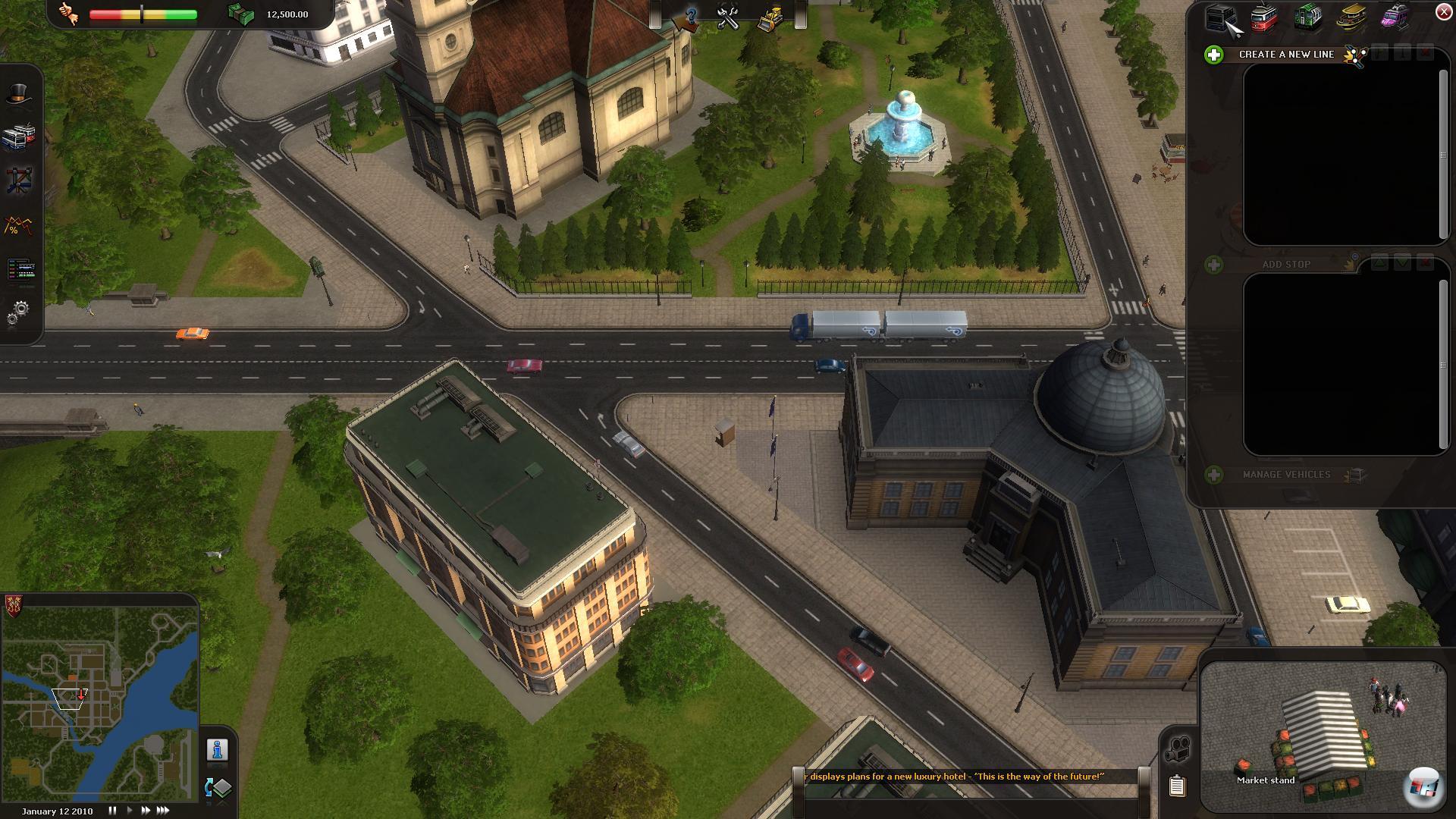The width and height of the screenshot is (1456, 819).
Task: Select the bus vehicle type tab
Action: click(x=1222, y=18)
